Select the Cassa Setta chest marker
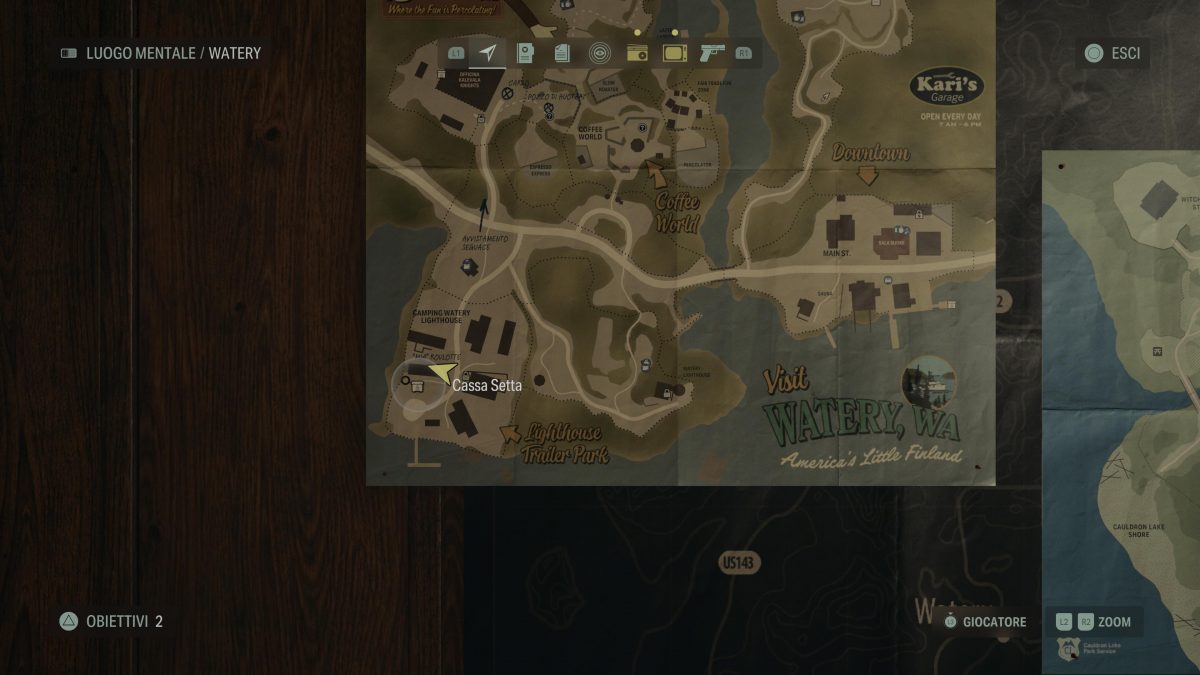This screenshot has width=1200, height=675. pos(418,384)
